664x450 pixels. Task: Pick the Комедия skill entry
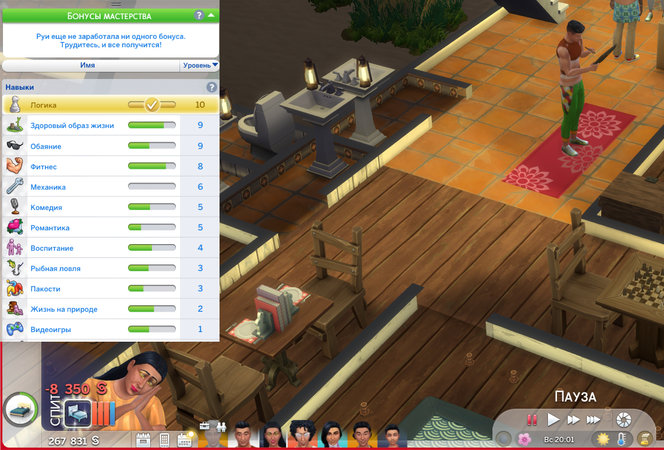coord(110,207)
